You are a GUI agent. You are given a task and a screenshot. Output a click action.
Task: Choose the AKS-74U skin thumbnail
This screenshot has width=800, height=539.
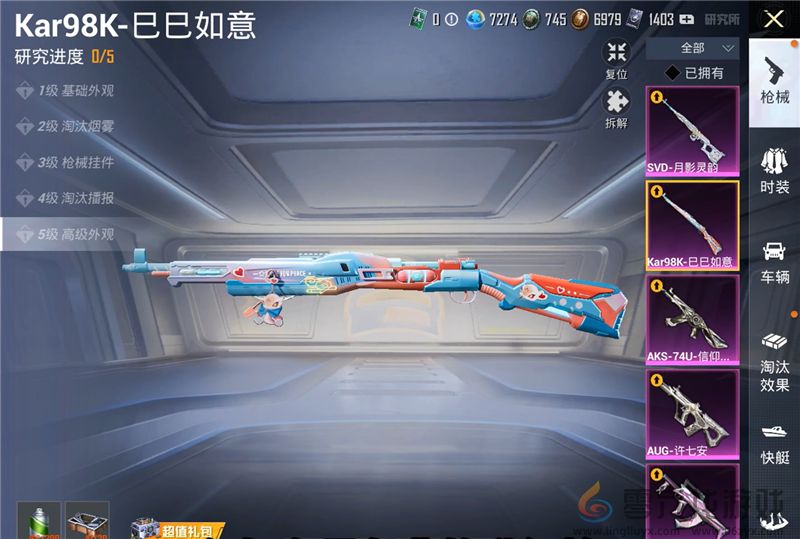pyautogui.click(x=692, y=318)
